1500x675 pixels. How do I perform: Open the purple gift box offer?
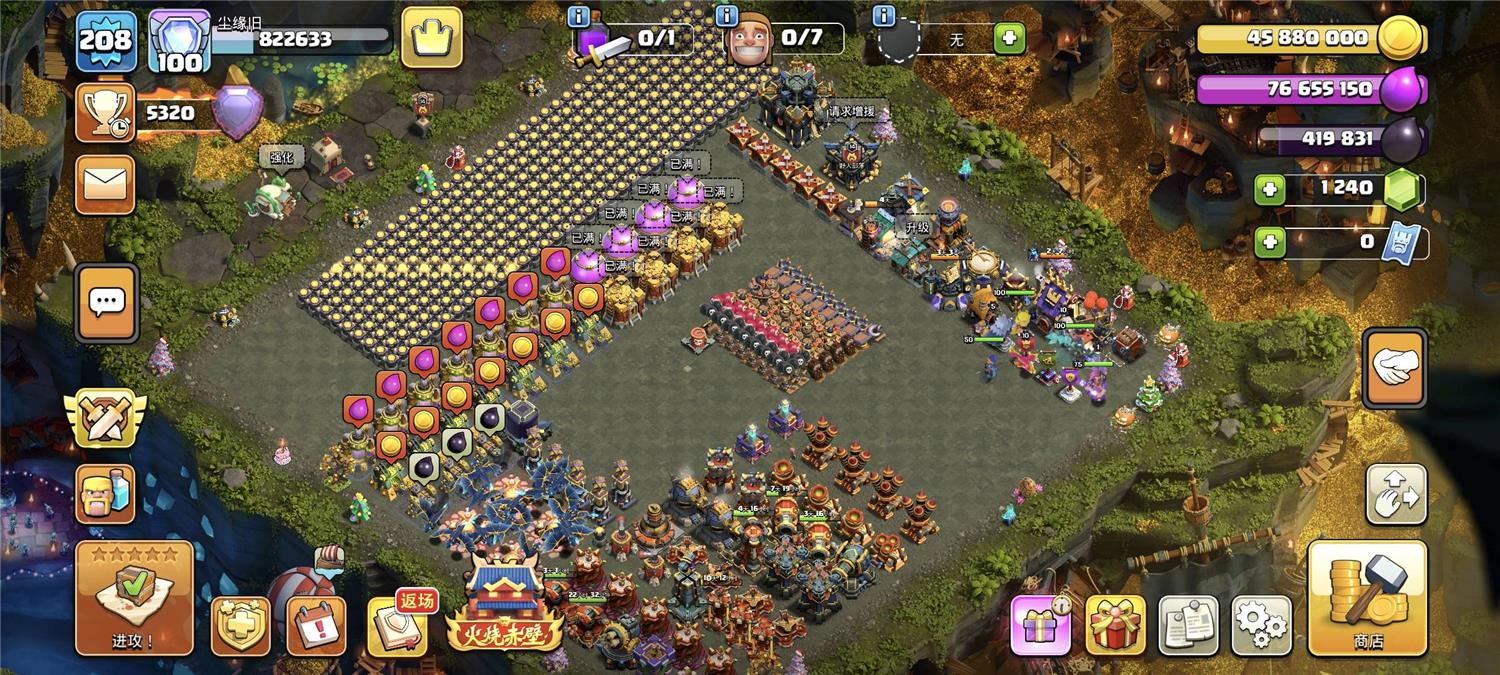point(1040,625)
